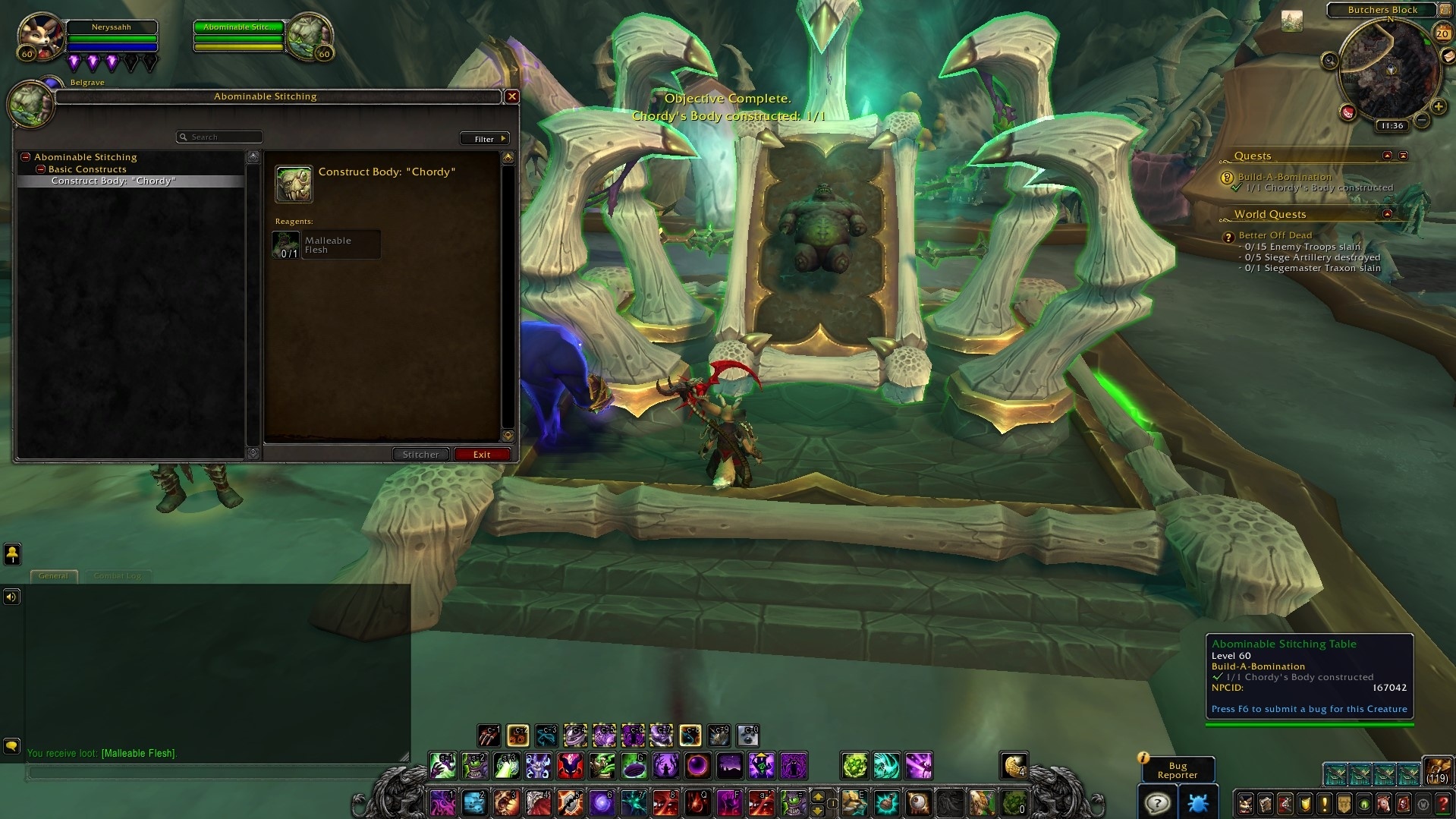This screenshot has width=1456, height=819.
Task: Click the Exit button in the stitching window
Action: 482,455
